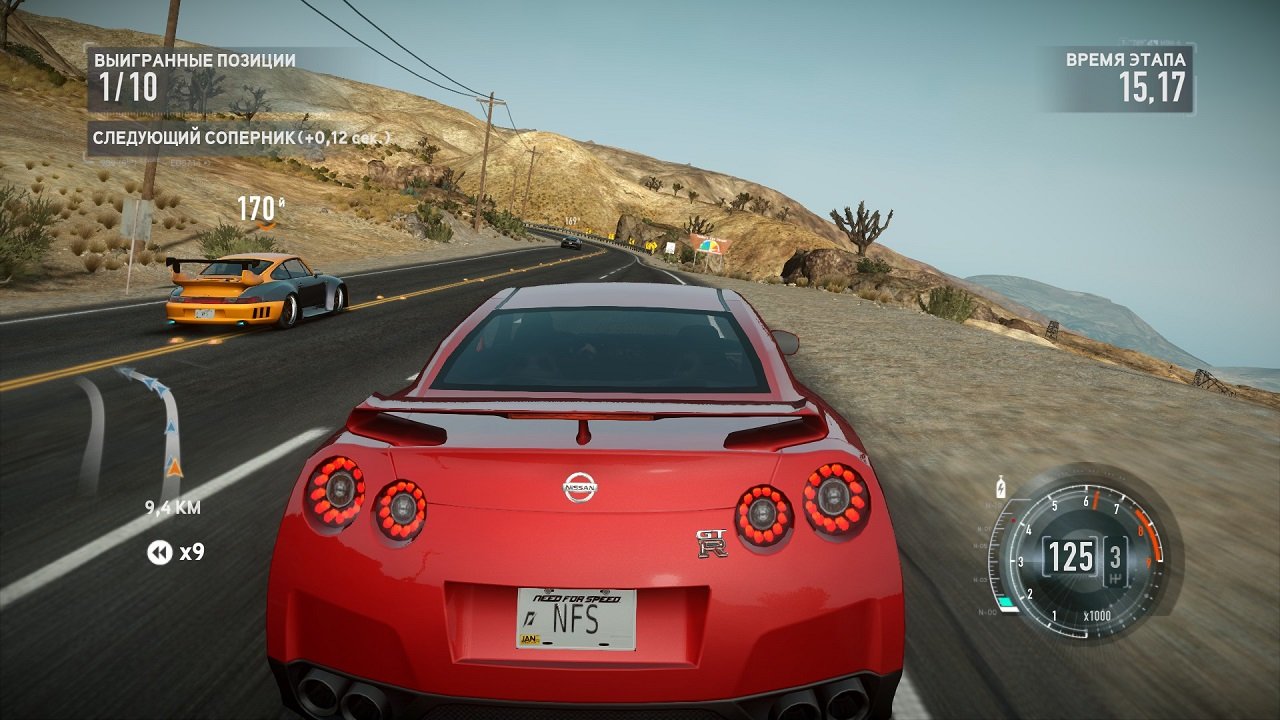Click the nitrous bottle icon by the tachometer
Viewport: 1280px width, 720px height.
(x=1001, y=488)
